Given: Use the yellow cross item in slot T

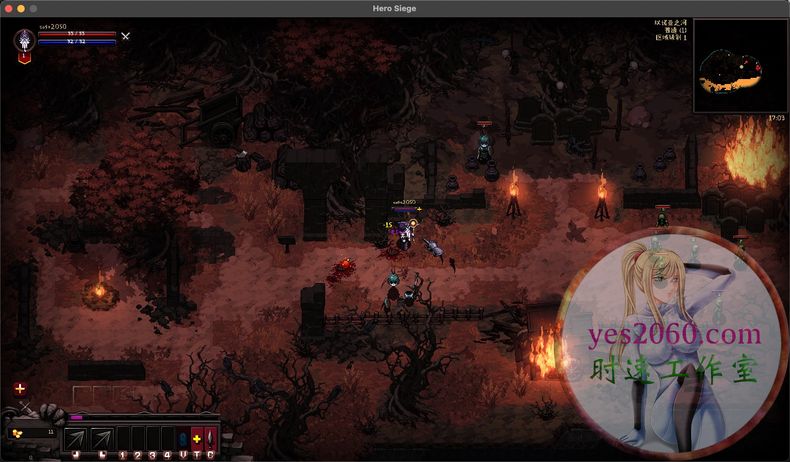Looking at the screenshot, I should pyautogui.click(x=196, y=439).
